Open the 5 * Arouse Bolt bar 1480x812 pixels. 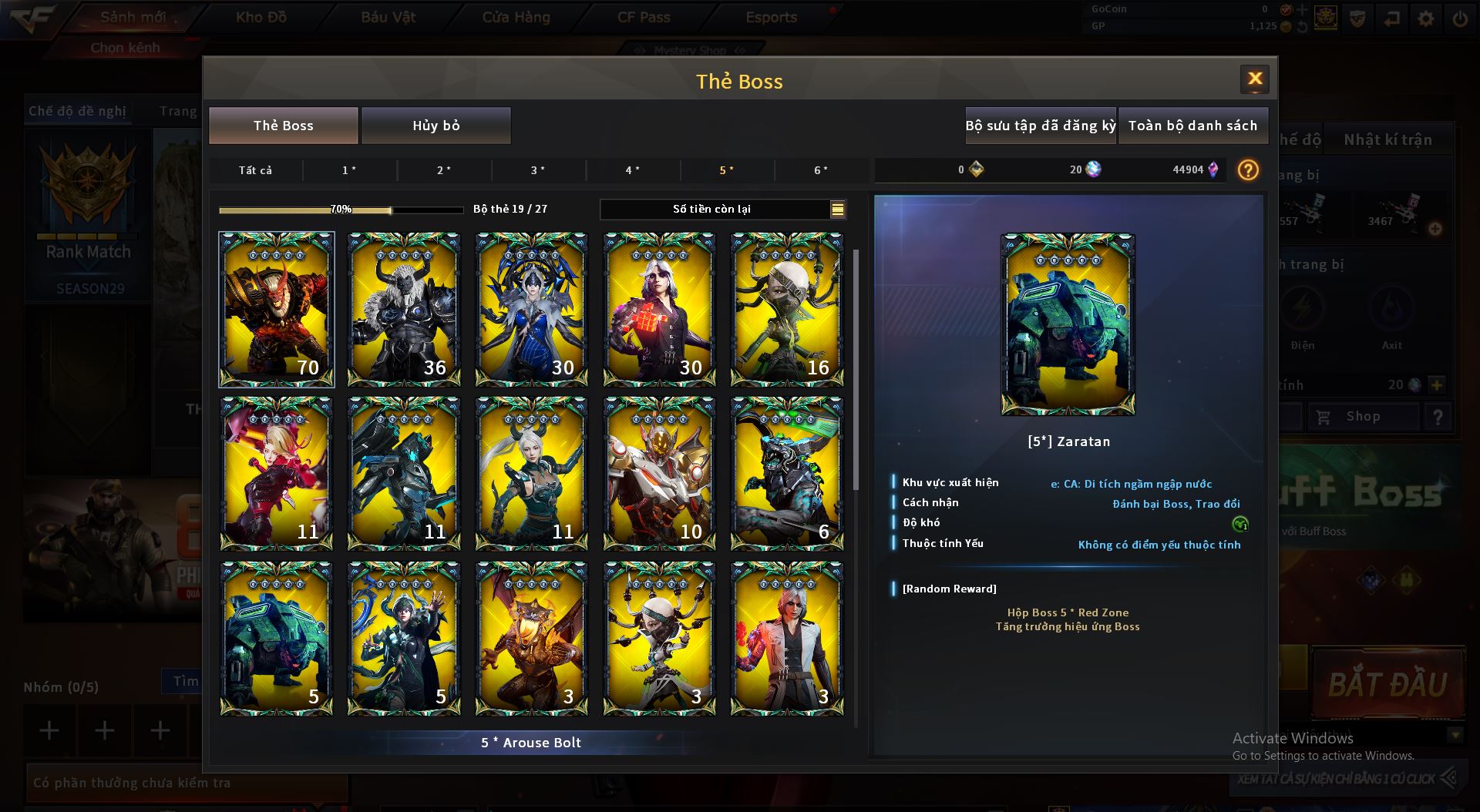(531, 743)
